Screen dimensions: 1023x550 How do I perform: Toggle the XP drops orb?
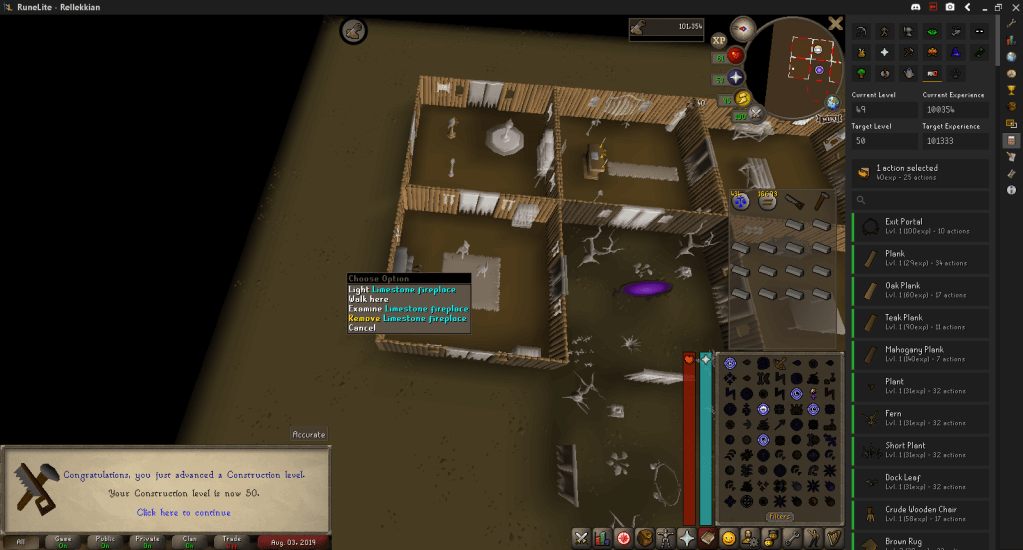(x=719, y=40)
